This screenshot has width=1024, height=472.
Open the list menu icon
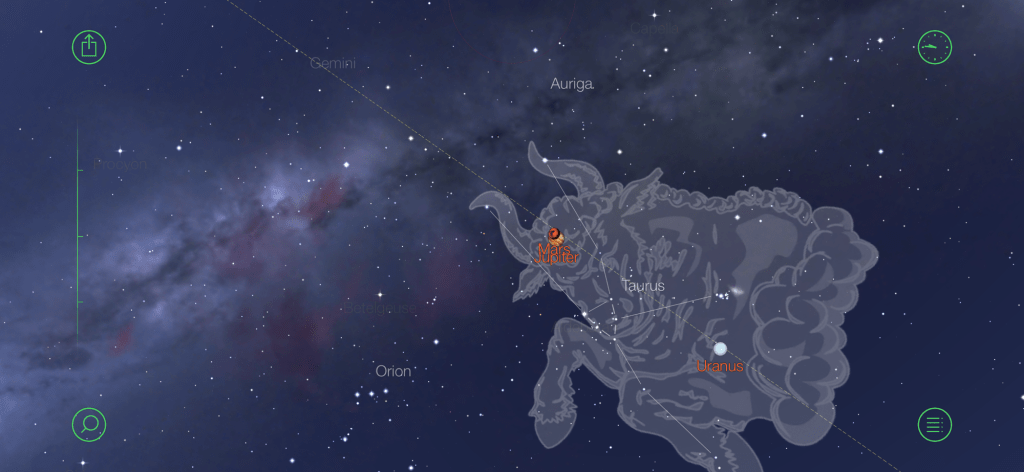point(934,424)
